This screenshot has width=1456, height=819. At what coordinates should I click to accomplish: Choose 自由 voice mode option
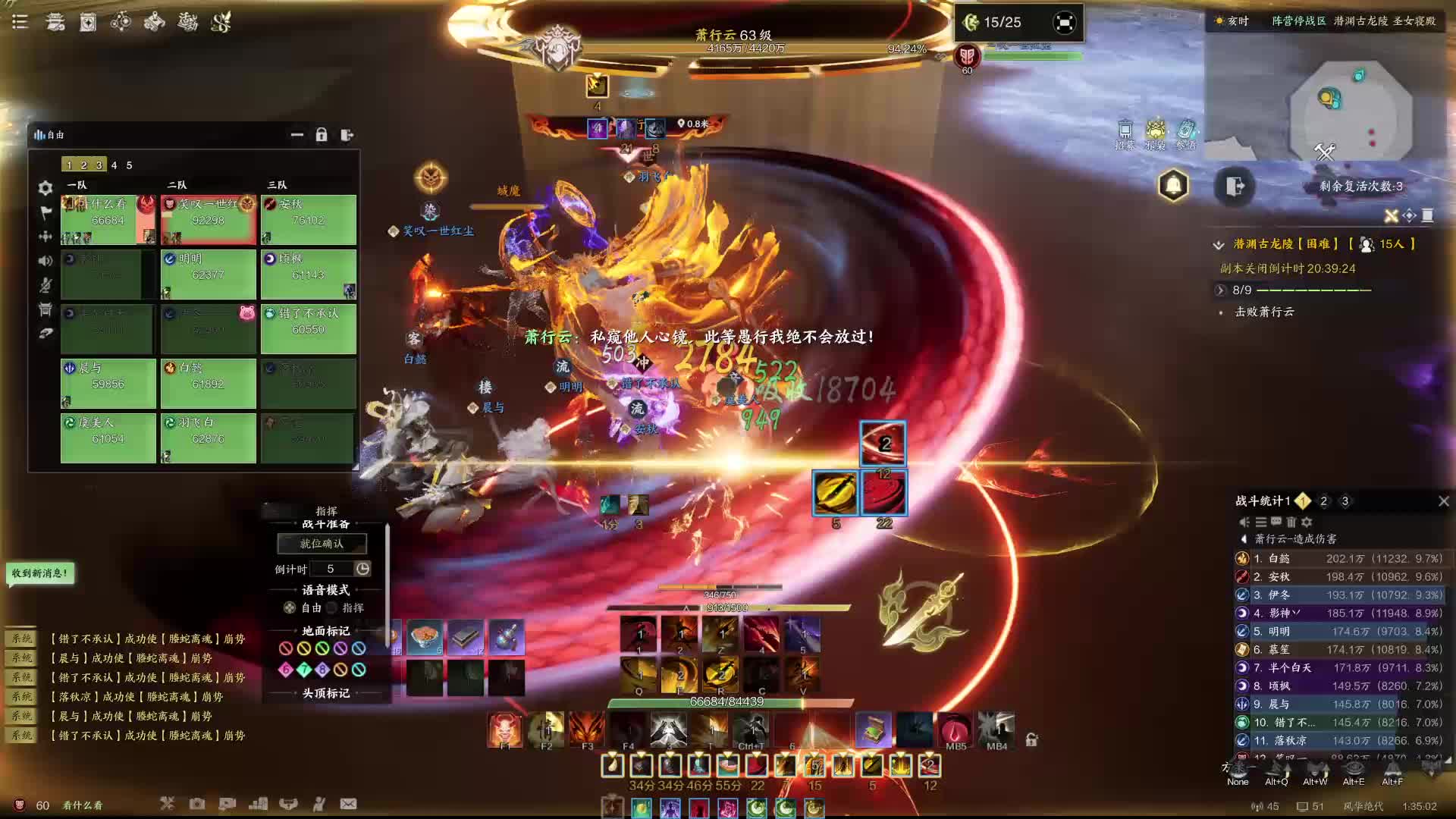click(x=290, y=608)
